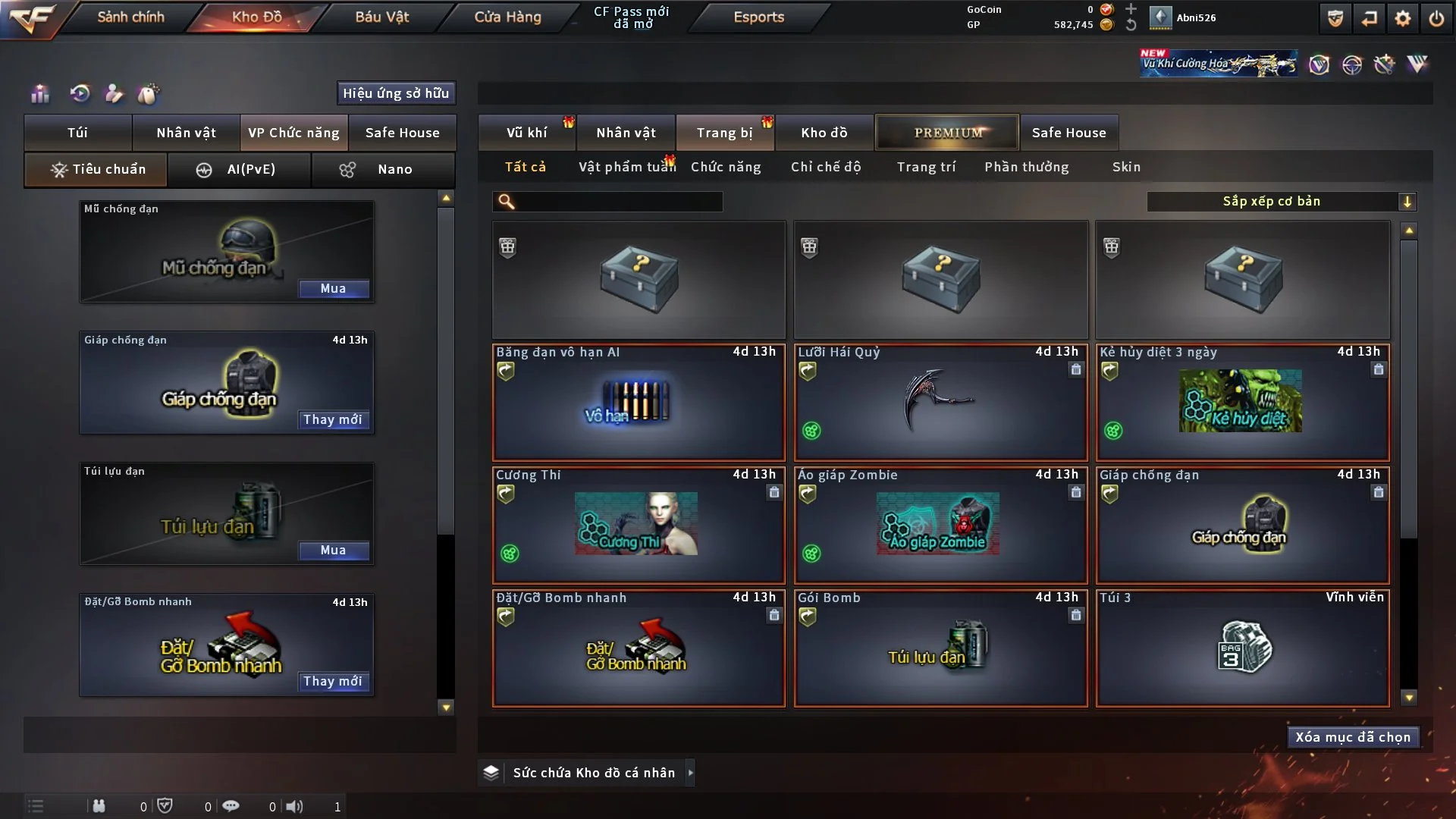Open the Esports section

pos(758,17)
